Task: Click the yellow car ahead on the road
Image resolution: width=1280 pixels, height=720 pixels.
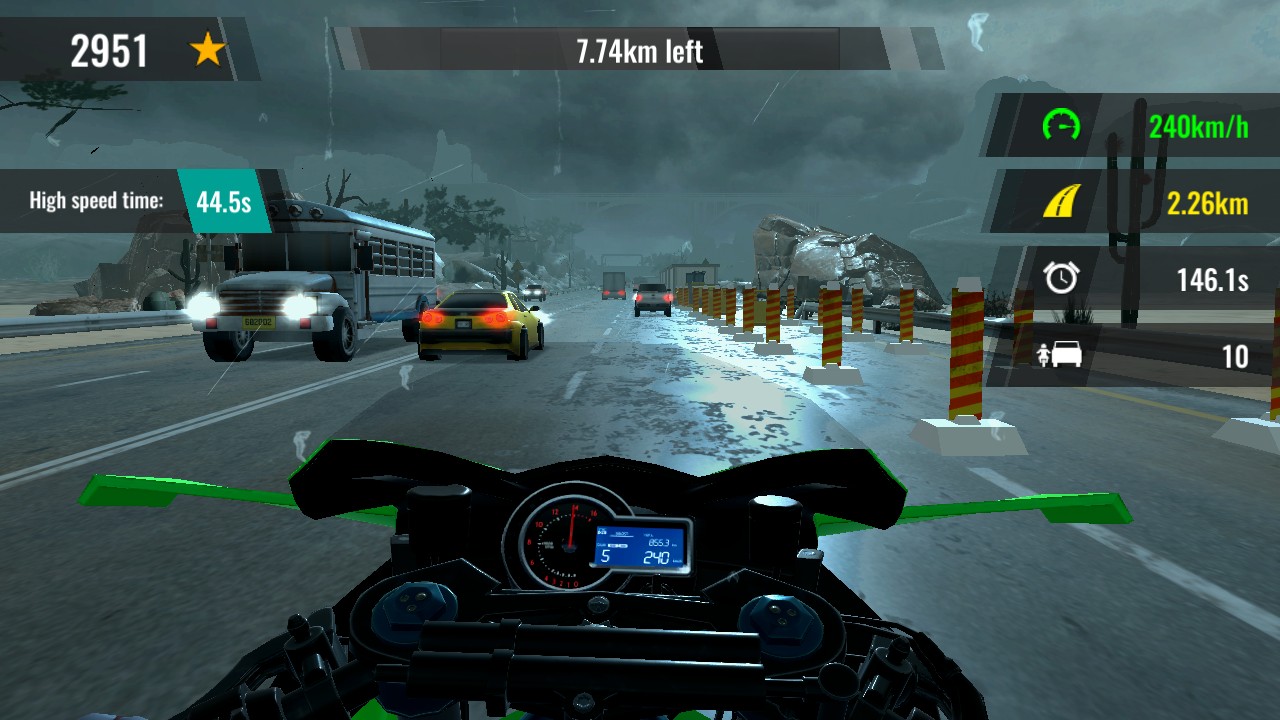Action: pos(470,320)
